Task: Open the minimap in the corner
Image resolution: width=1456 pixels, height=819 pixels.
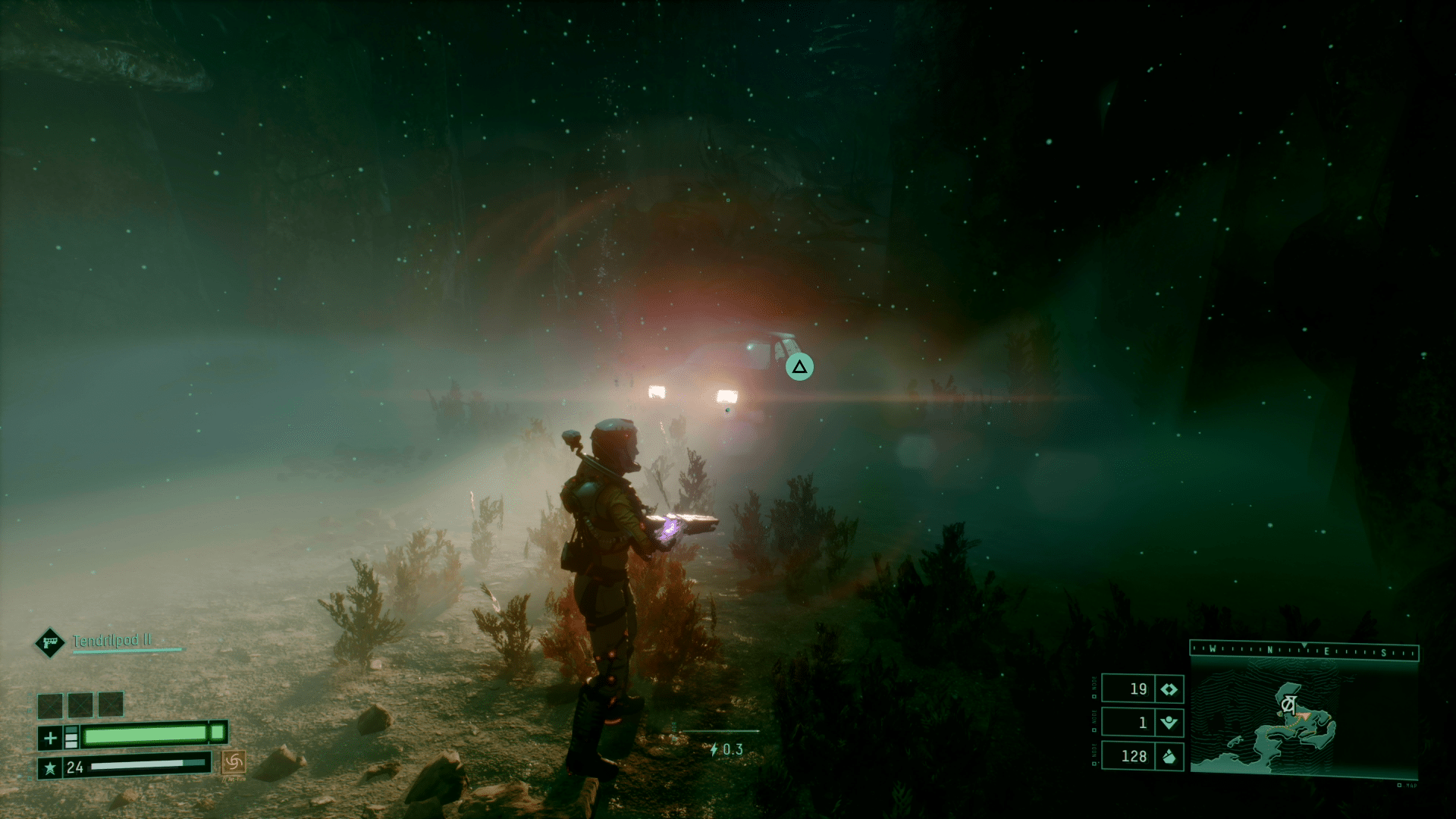Action: [1303, 717]
